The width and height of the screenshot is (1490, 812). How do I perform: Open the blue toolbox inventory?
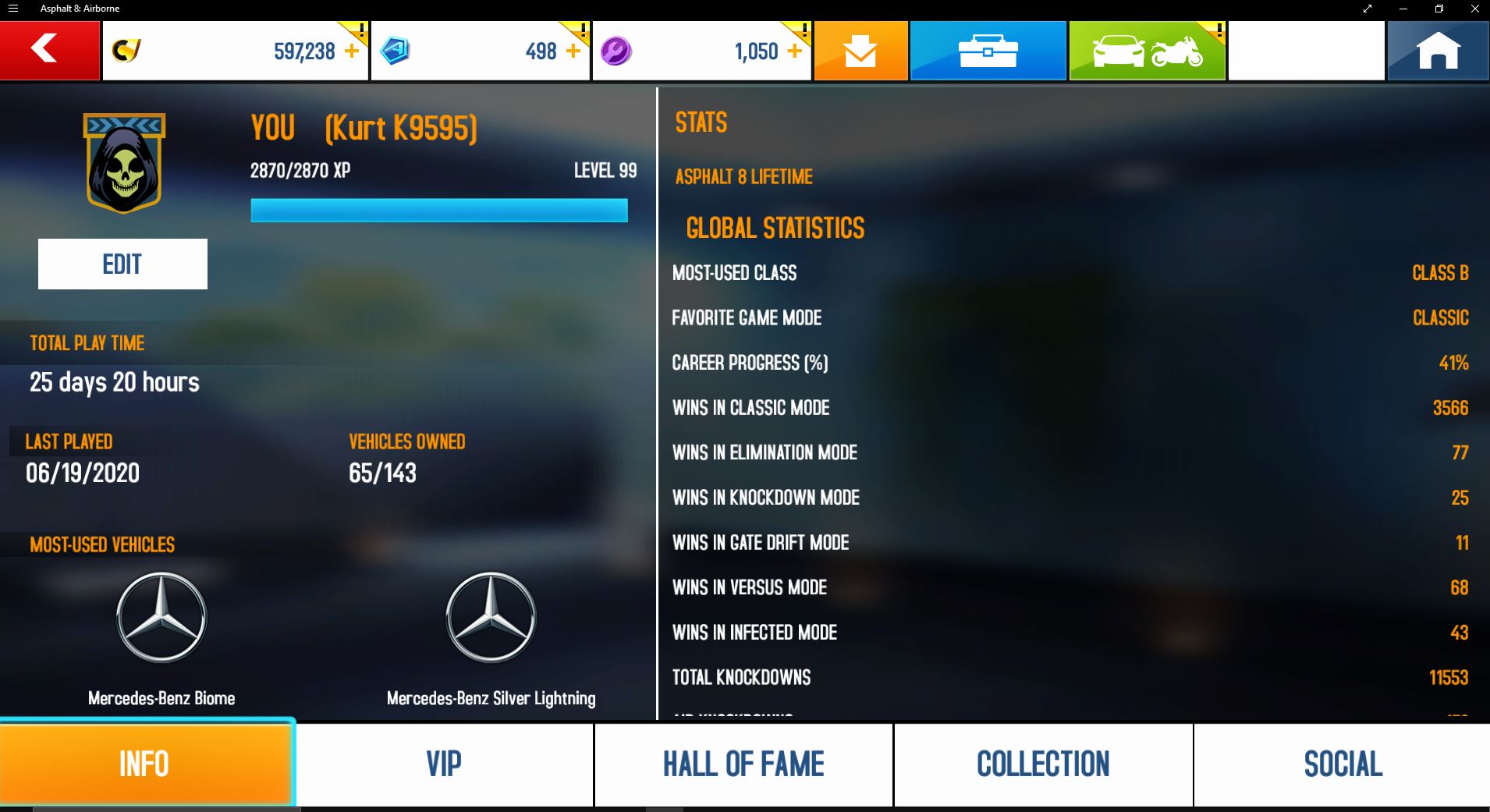click(x=988, y=51)
